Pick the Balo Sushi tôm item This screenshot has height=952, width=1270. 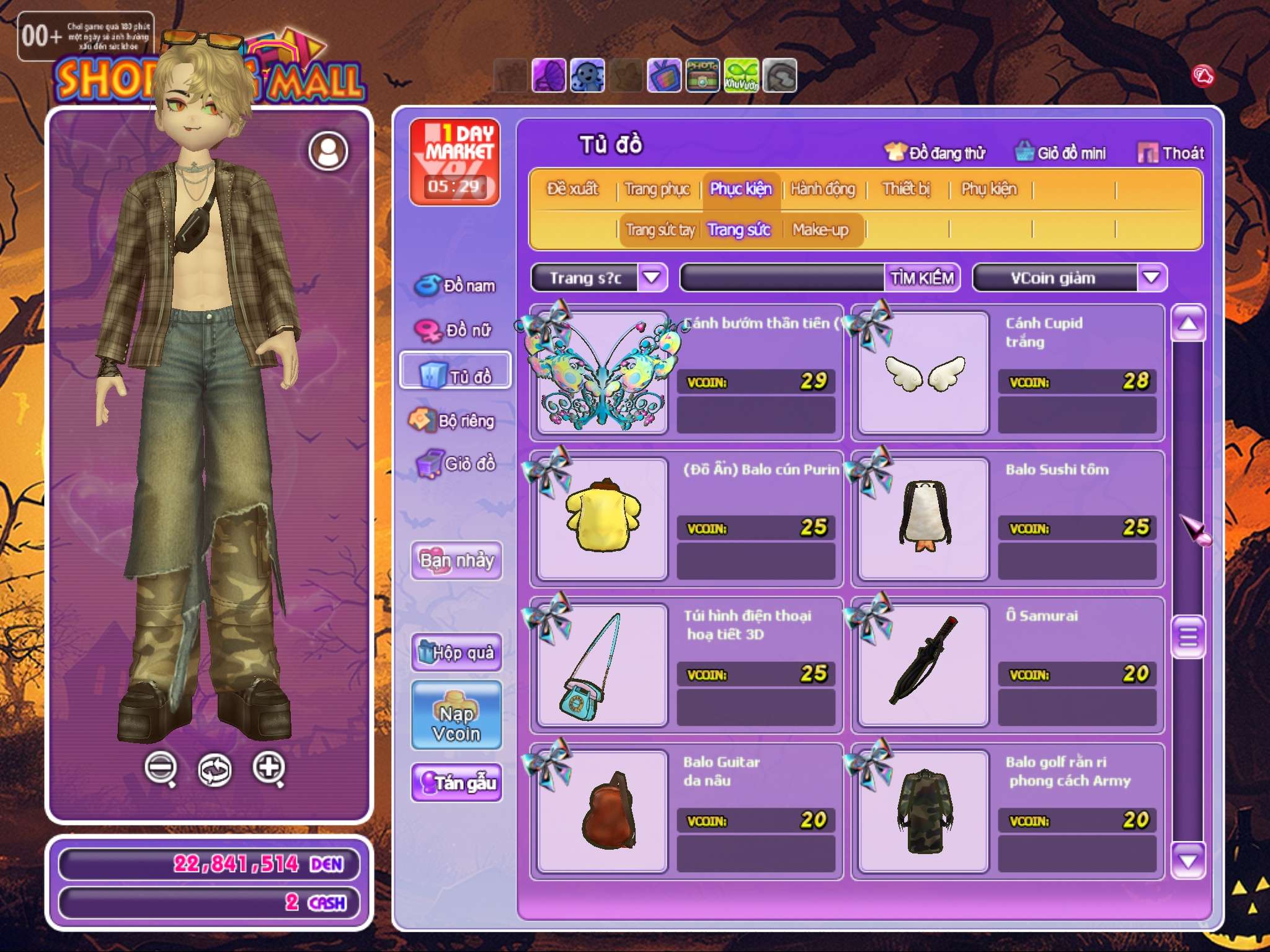tap(924, 518)
